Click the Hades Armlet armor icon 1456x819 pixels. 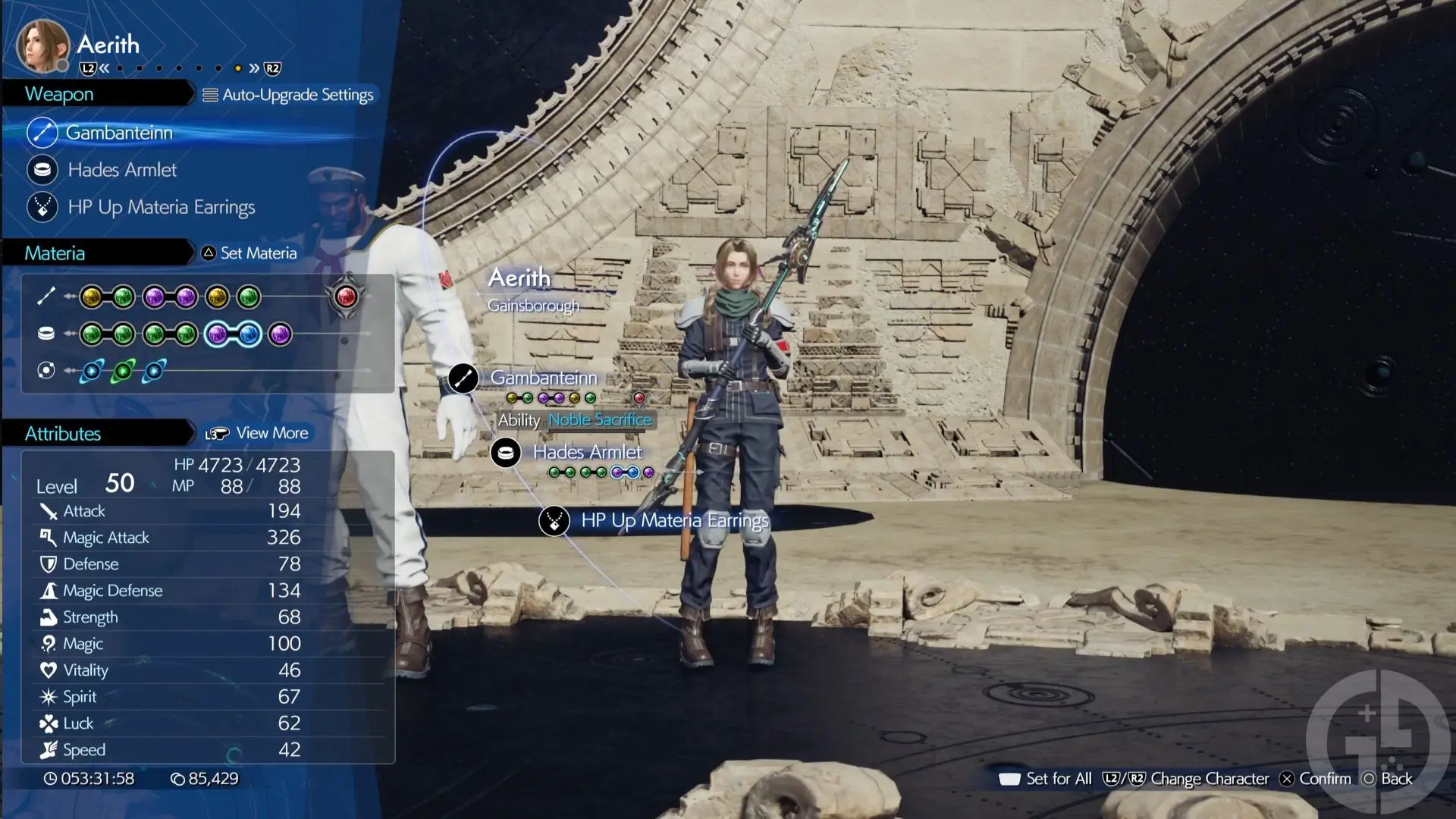click(x=42, y=170)
